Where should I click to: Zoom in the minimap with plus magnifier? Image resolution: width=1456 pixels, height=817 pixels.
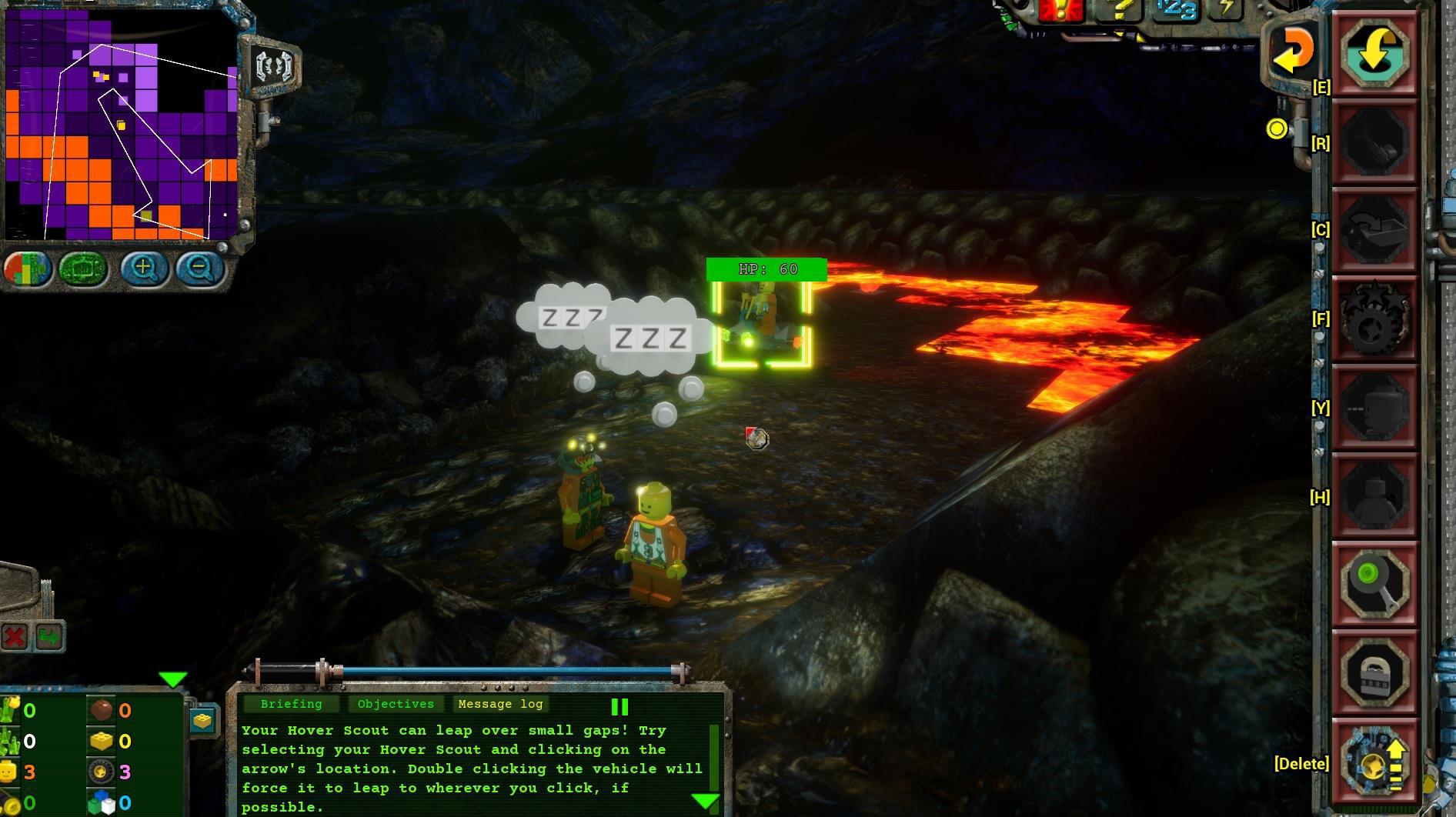click(x=144, y=268)
